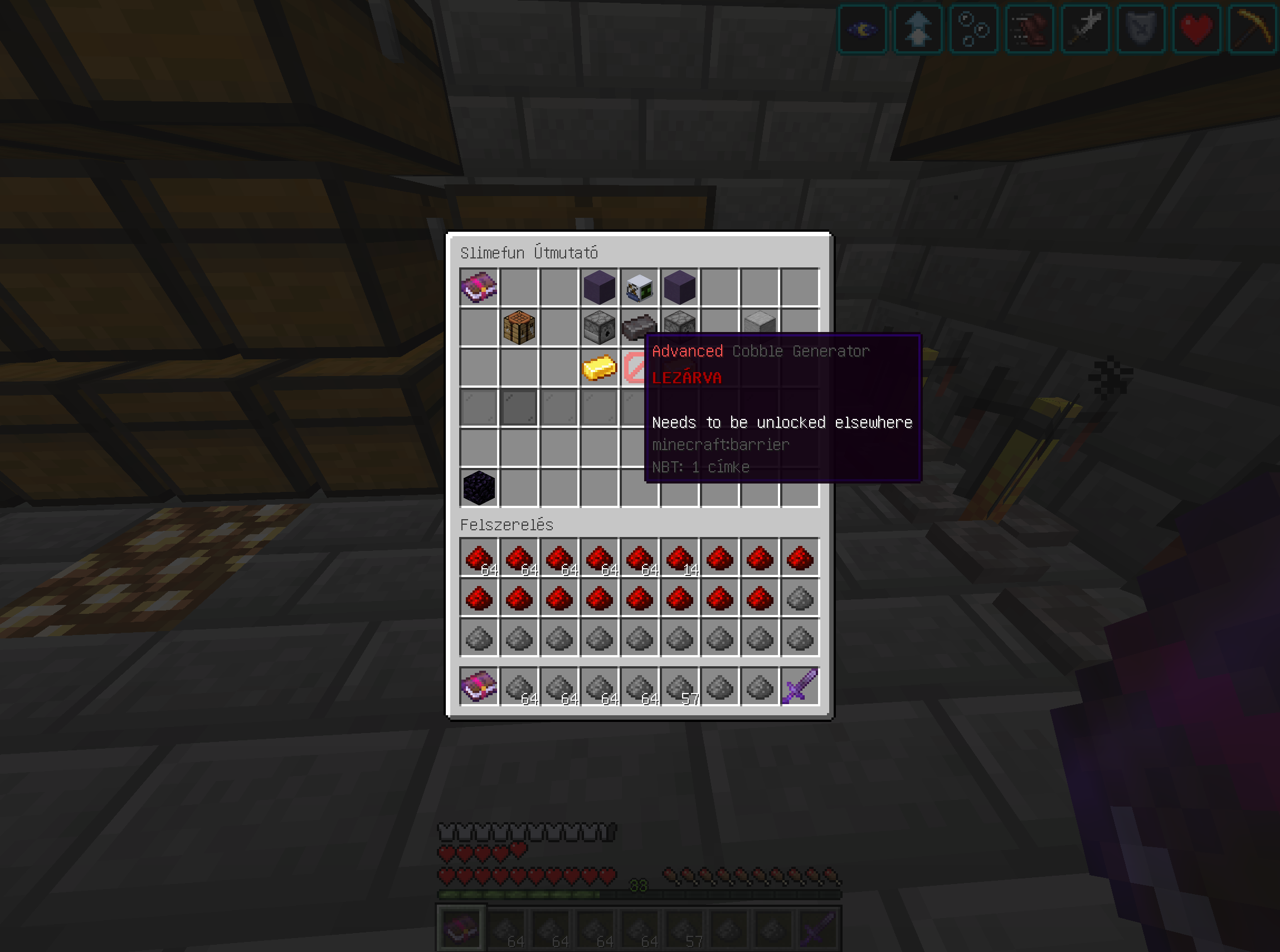Click the iron plate item in the guide
The width and height of the screenshot is (1280, 952).
[x=639, y=327]
